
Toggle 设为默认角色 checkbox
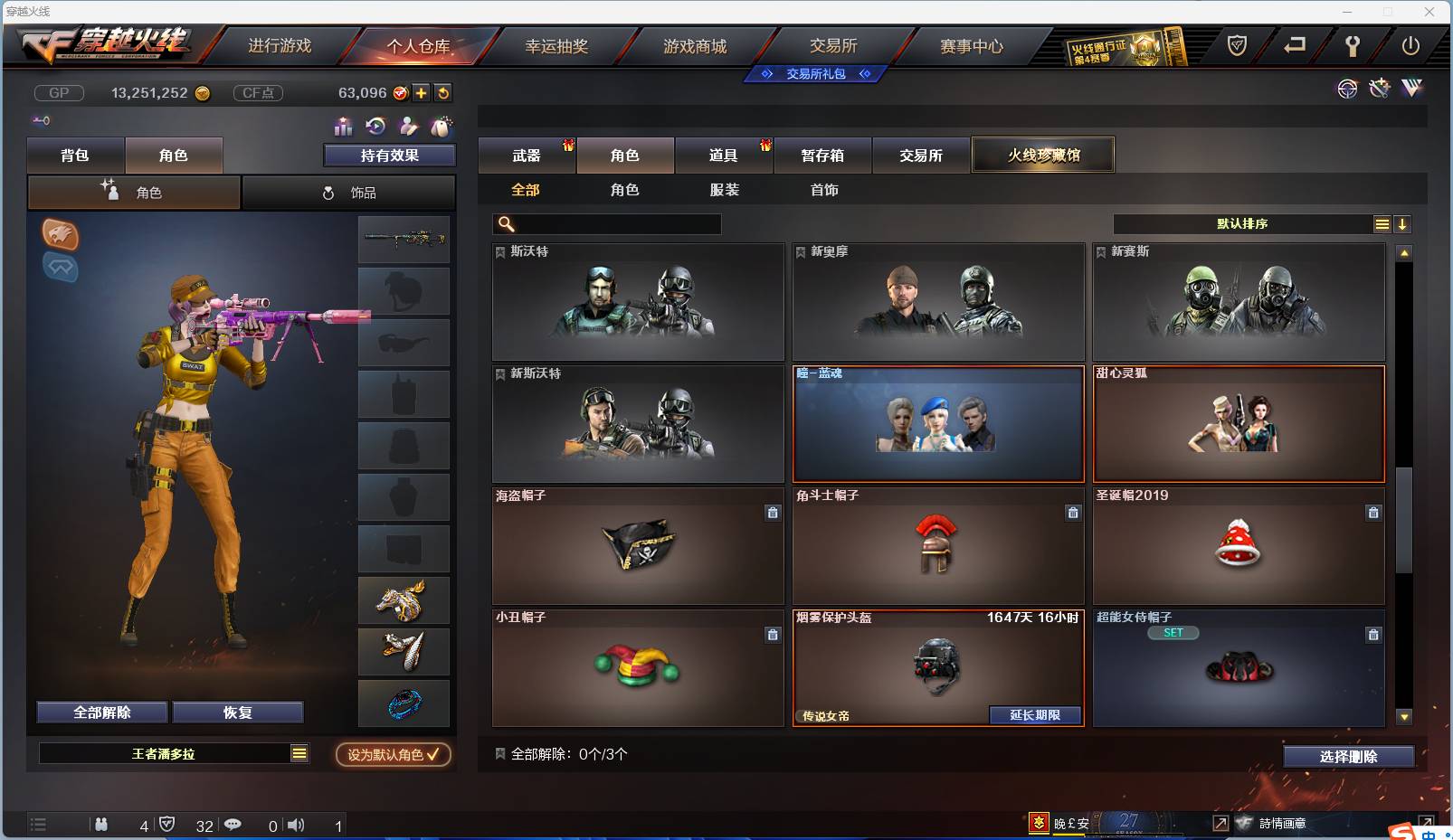coord(393,755)
